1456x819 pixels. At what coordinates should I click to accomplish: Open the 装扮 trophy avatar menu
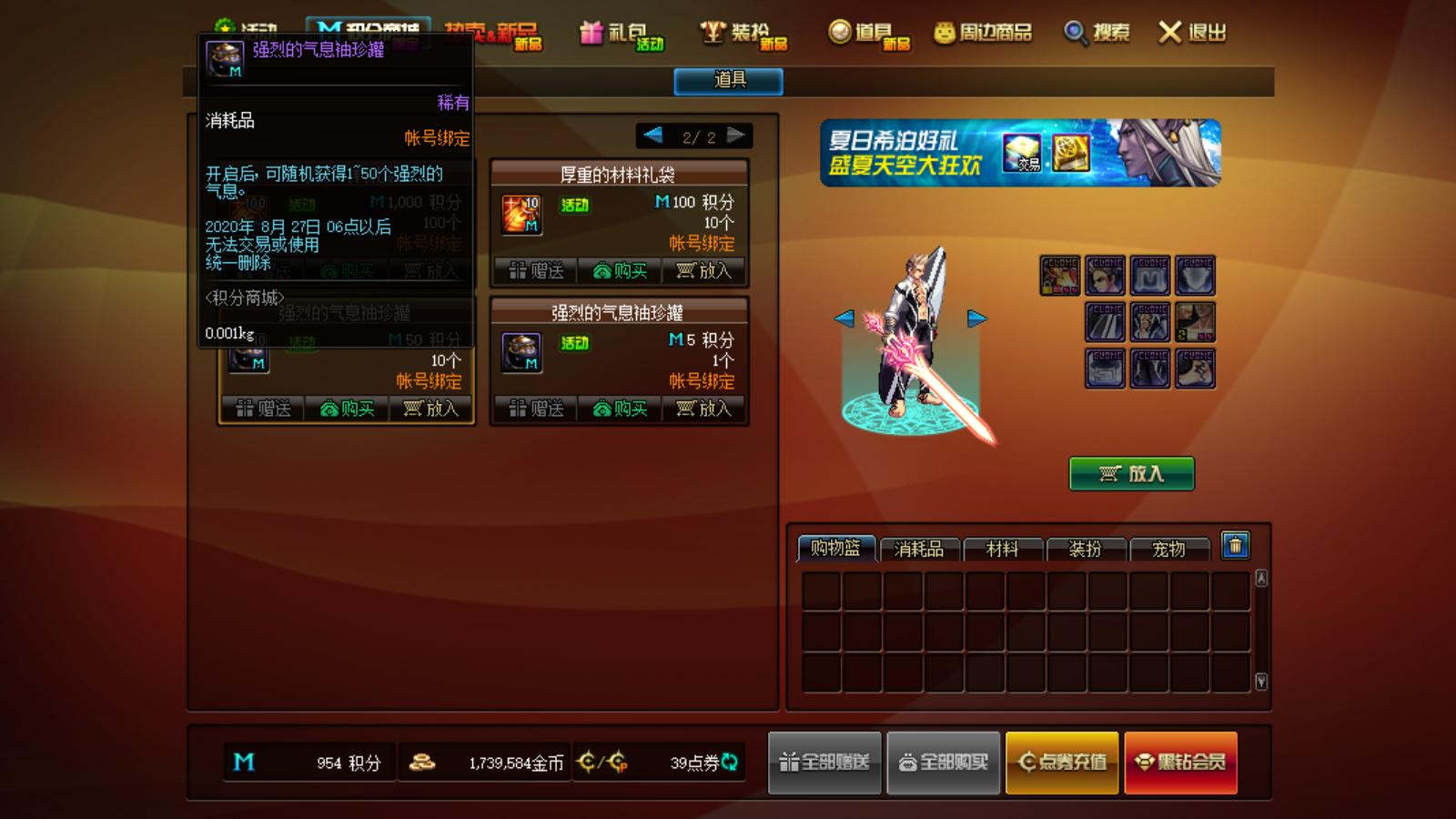[x=739, y=32]
